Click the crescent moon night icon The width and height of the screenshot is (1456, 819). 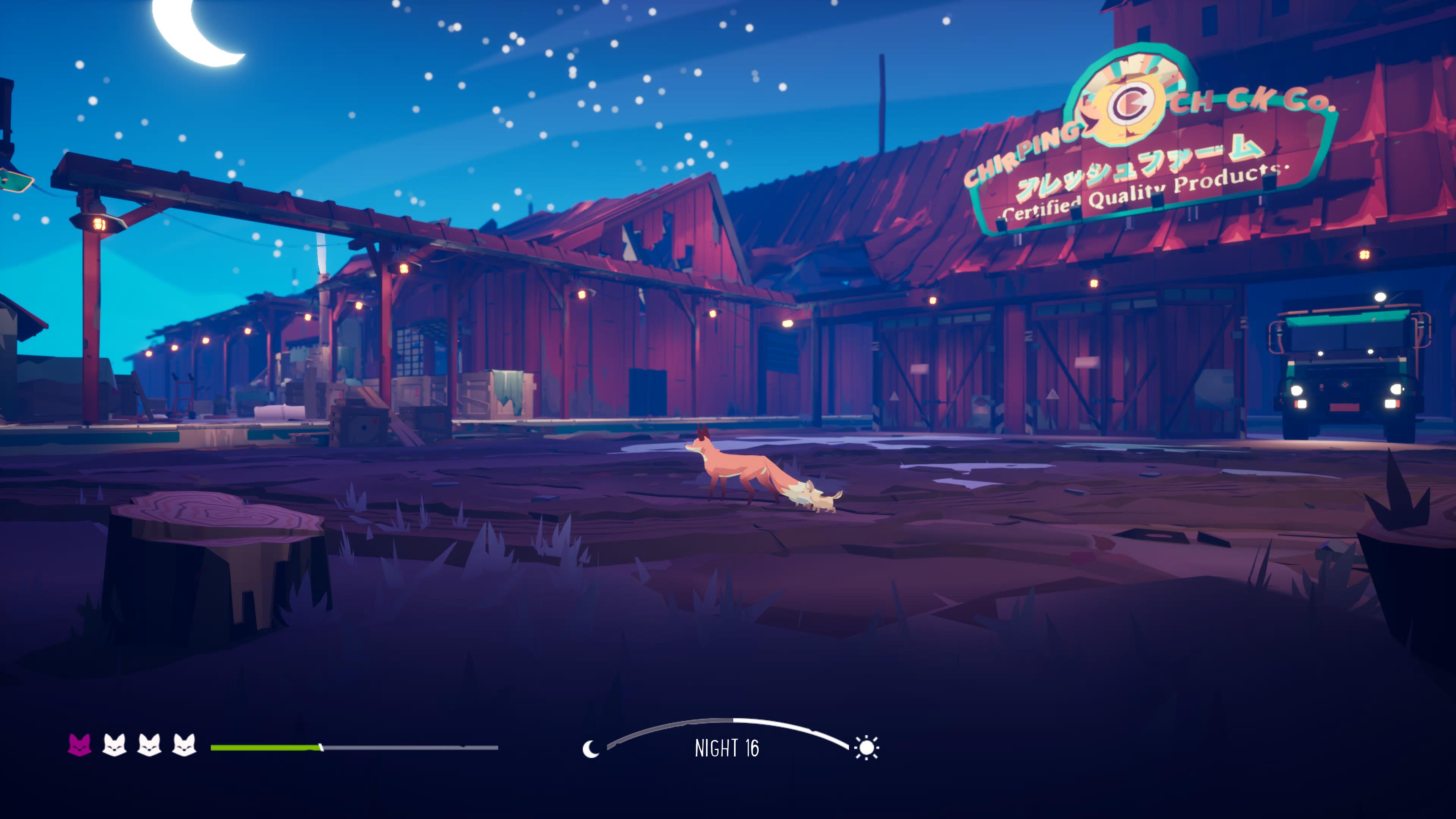[x=591, y=749]
